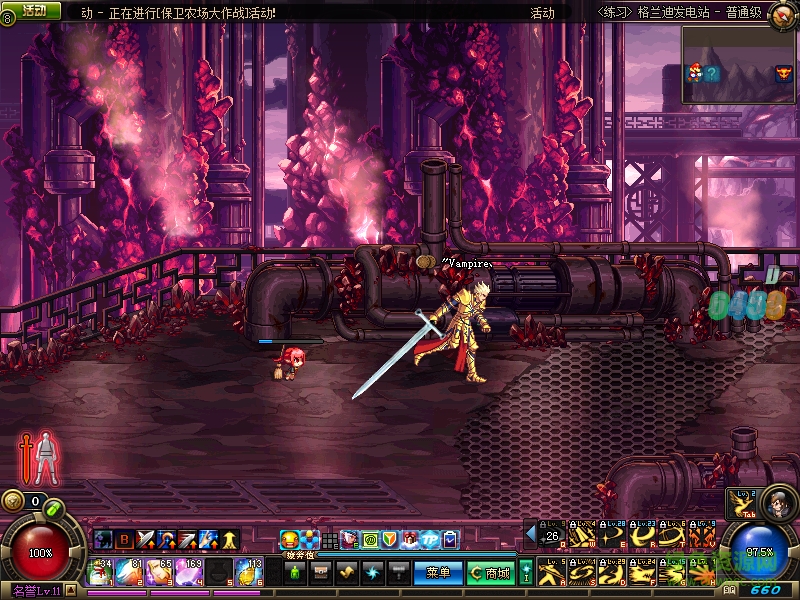
Task: Open the dungeon minimap
Action: pos(738,64)
